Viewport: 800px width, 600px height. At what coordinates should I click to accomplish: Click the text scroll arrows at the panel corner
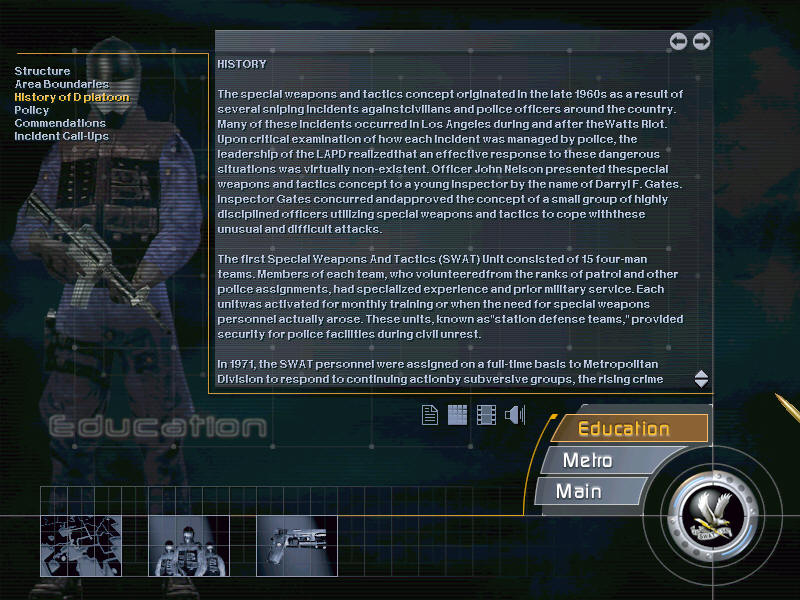[701, 379]
